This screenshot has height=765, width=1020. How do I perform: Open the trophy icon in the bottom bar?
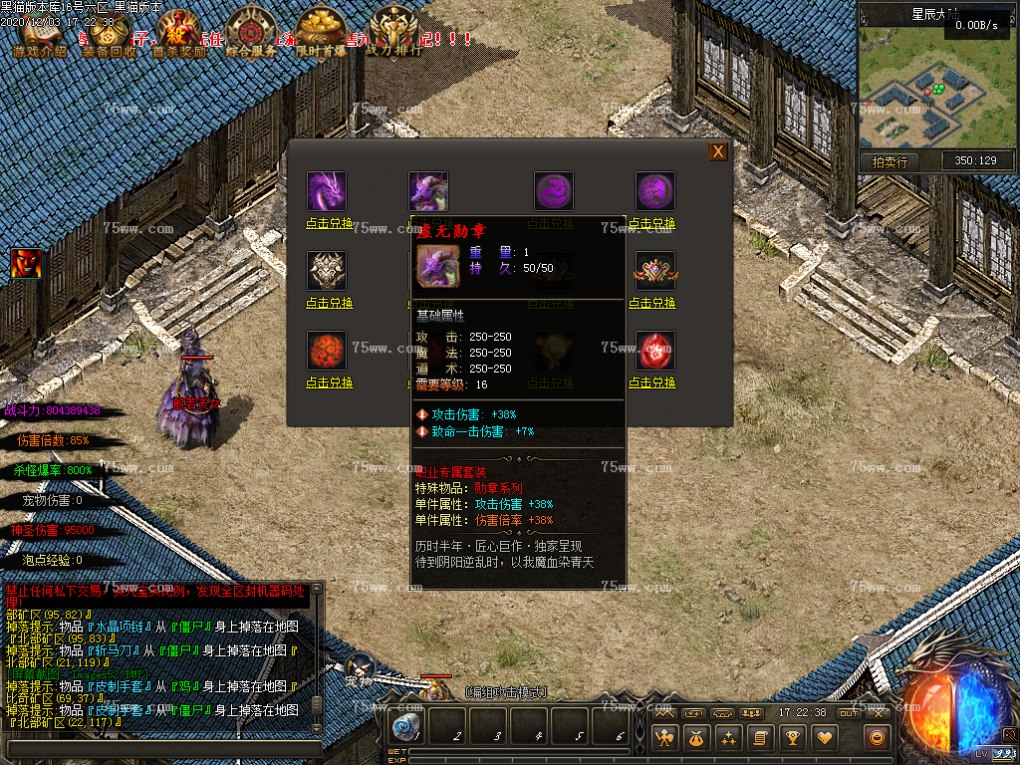pos(791,738)
